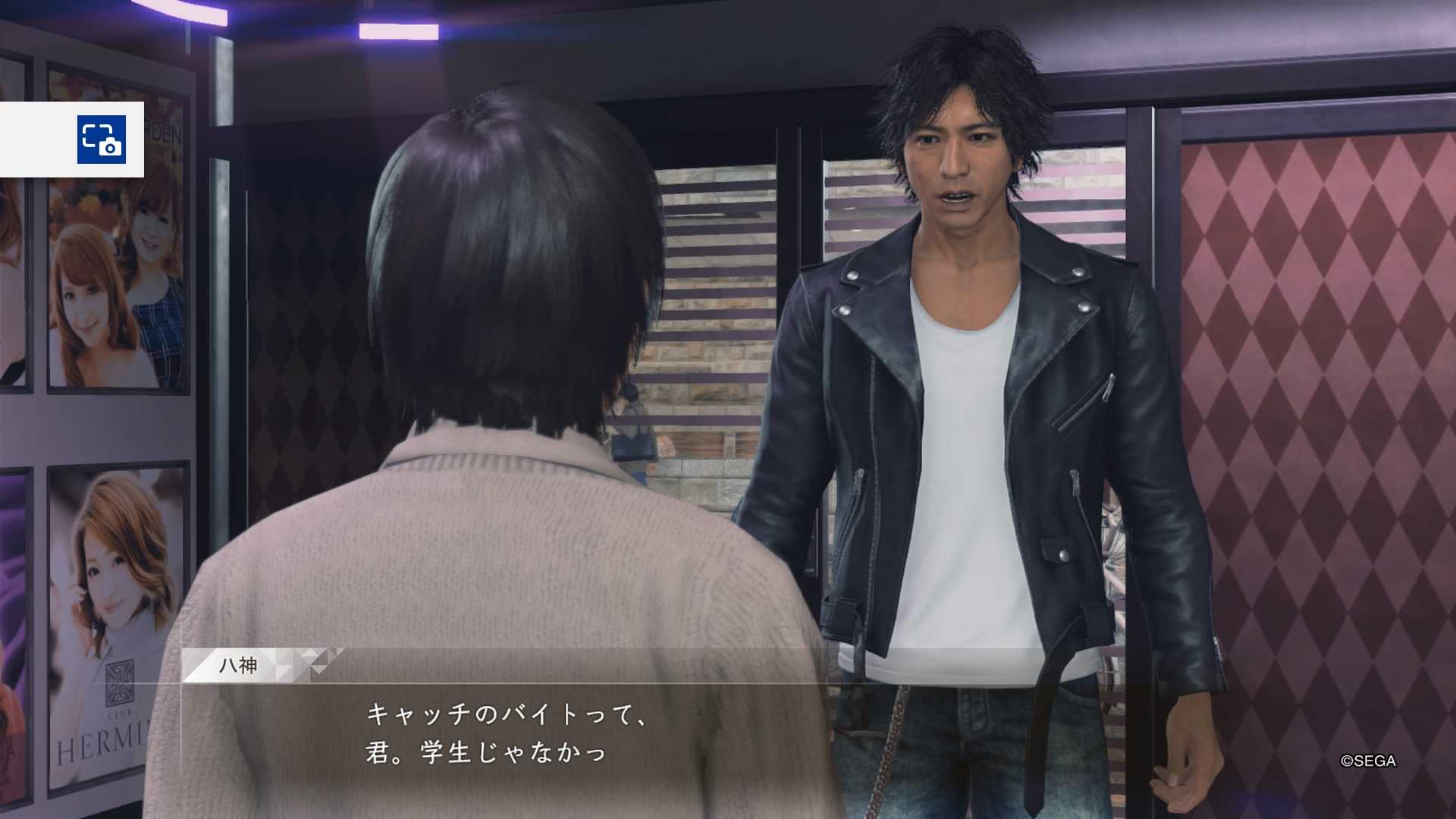Click the screenshot capture notification icon
The image size is (1456, 819).
coord(101,140)
